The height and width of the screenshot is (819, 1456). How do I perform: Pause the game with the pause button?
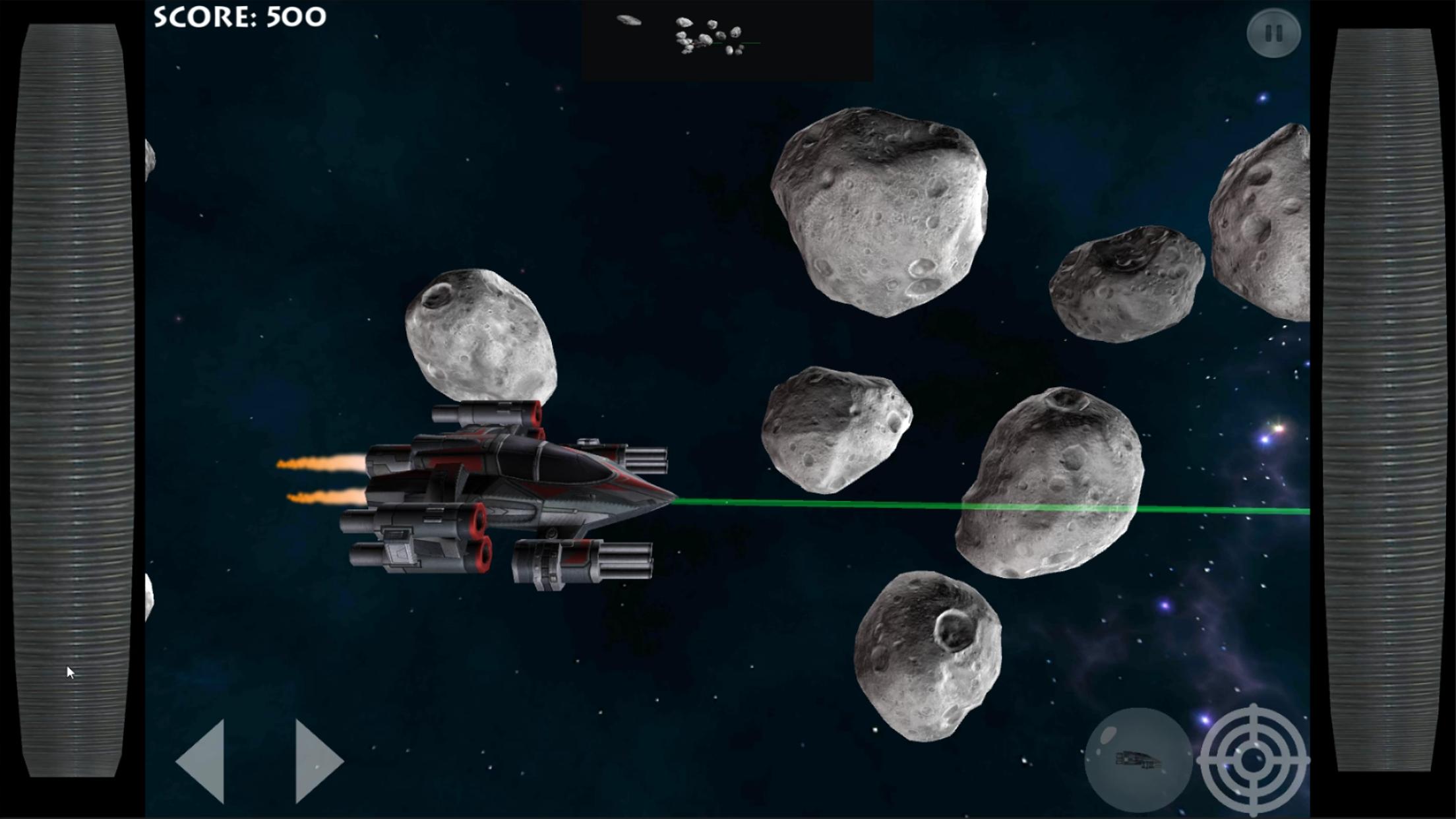click(1273, 33)
